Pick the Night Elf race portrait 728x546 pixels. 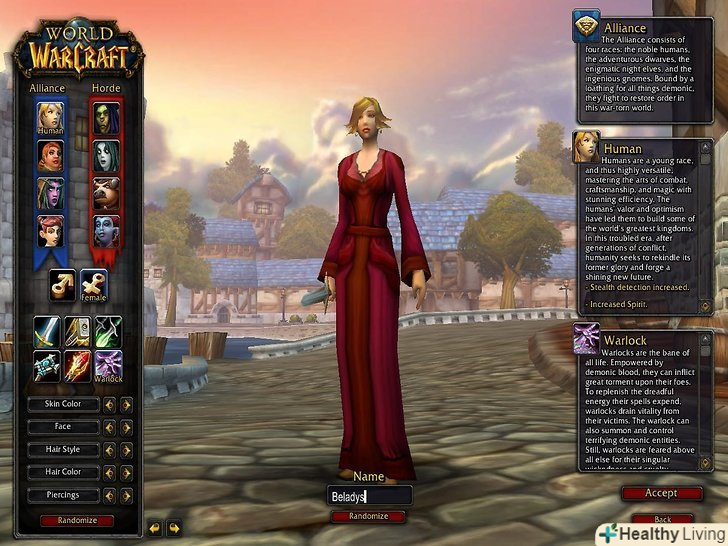click(51, 192)
